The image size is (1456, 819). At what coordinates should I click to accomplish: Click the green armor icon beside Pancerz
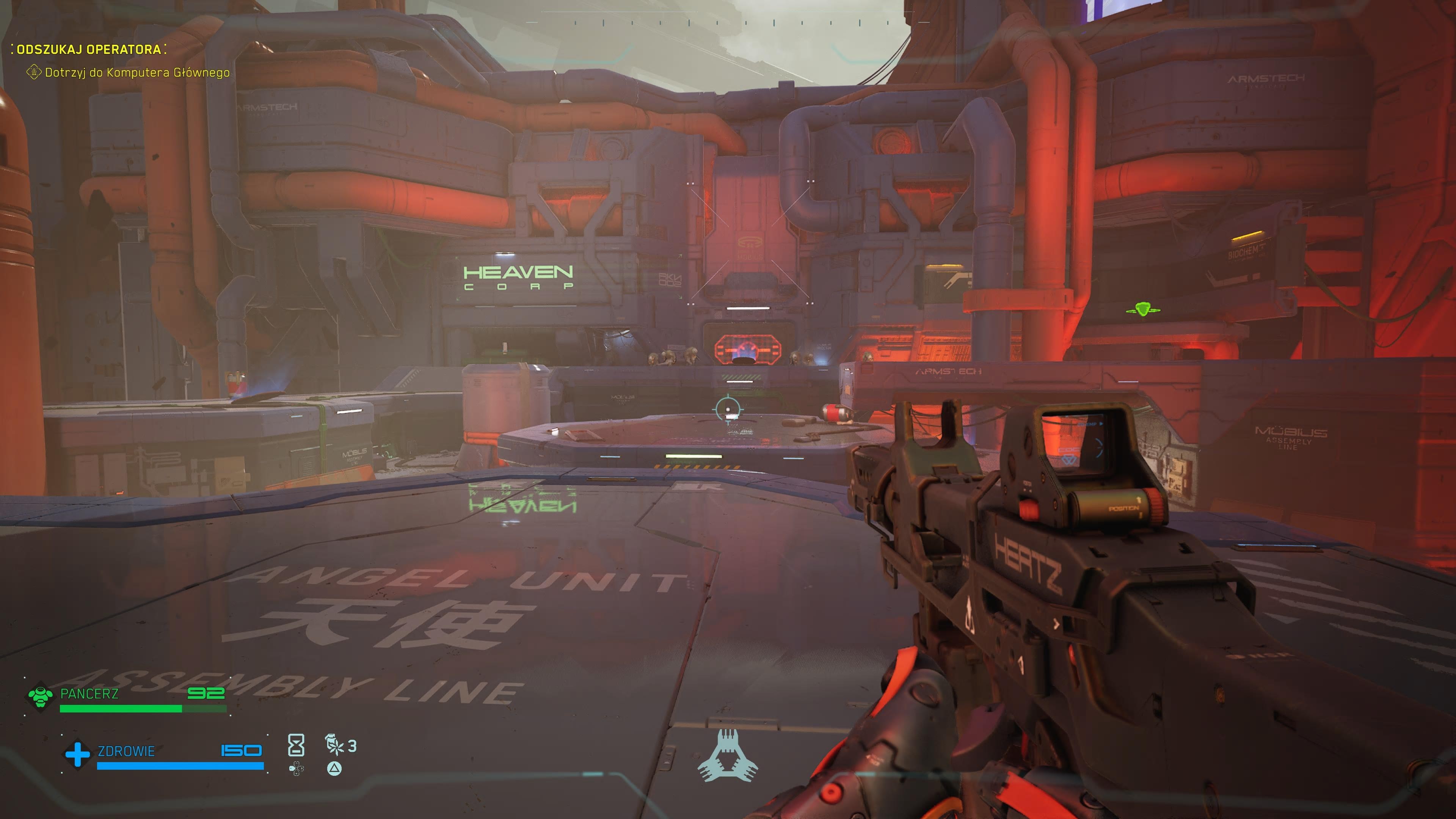tap(40, 696)
